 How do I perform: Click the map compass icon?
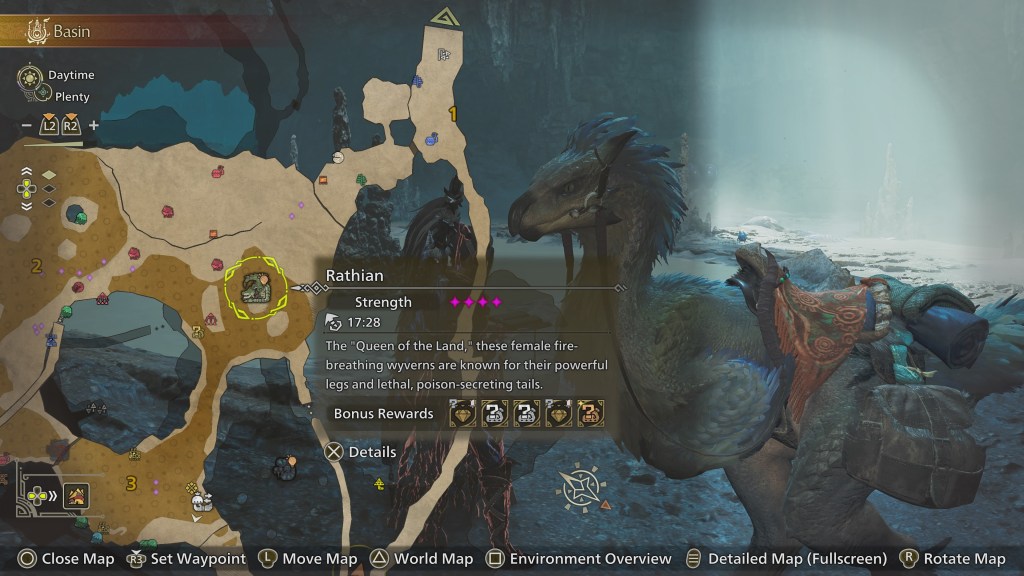click(x=579, y=489)
